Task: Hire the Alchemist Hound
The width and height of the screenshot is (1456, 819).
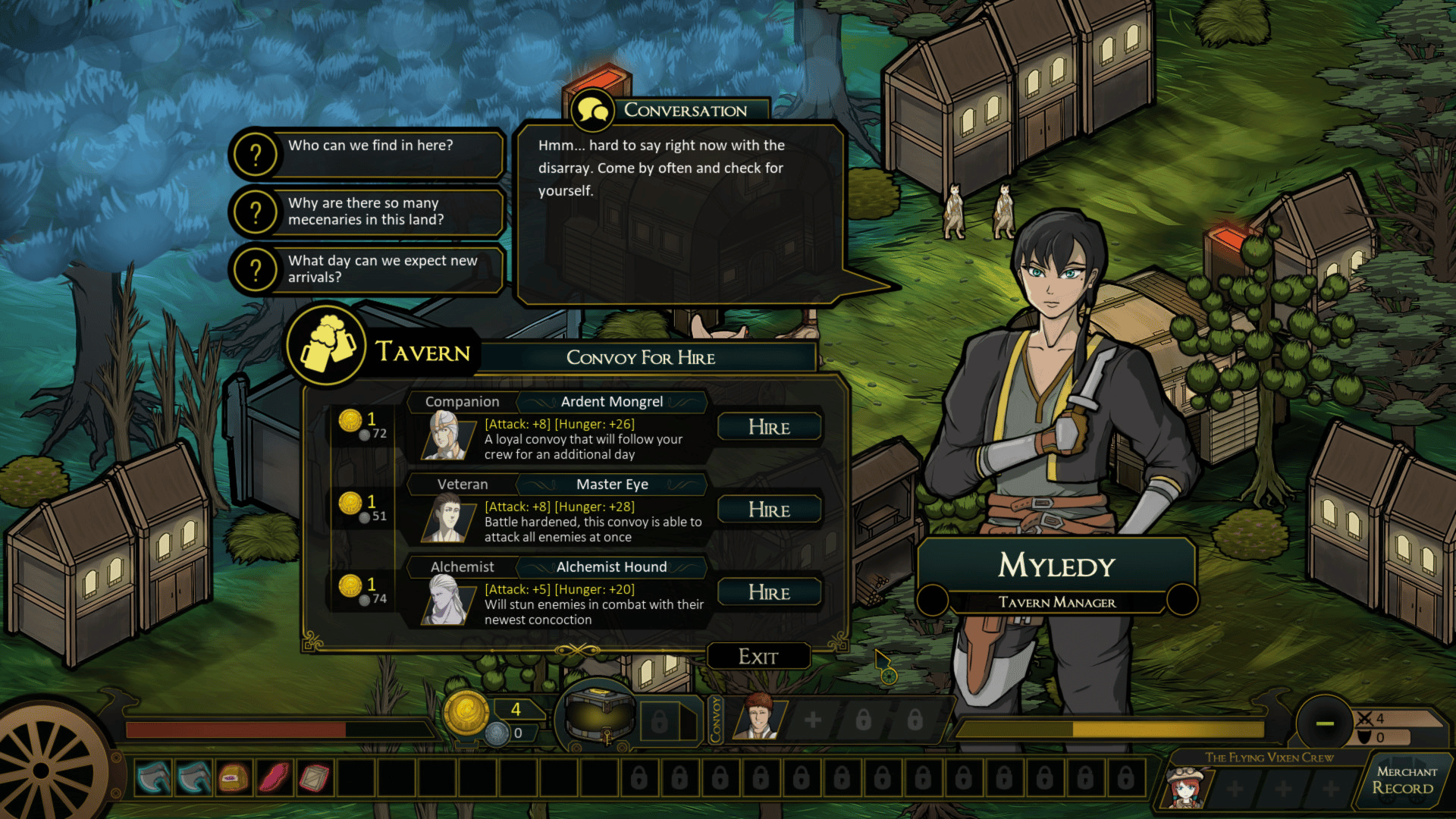Action: click(x=769, y=592)
